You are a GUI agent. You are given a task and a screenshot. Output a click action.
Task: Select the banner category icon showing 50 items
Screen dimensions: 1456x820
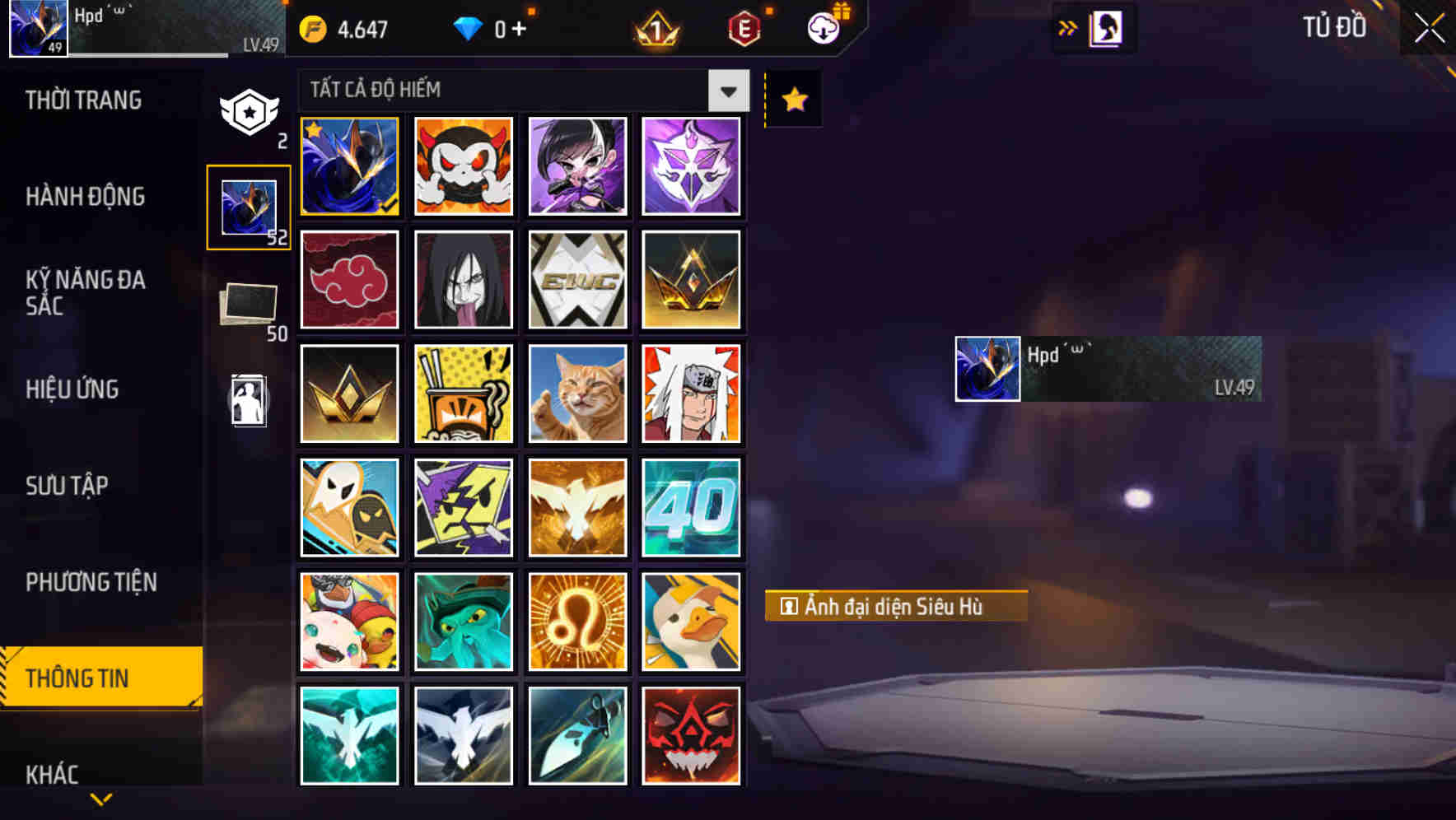pos(250,302)
